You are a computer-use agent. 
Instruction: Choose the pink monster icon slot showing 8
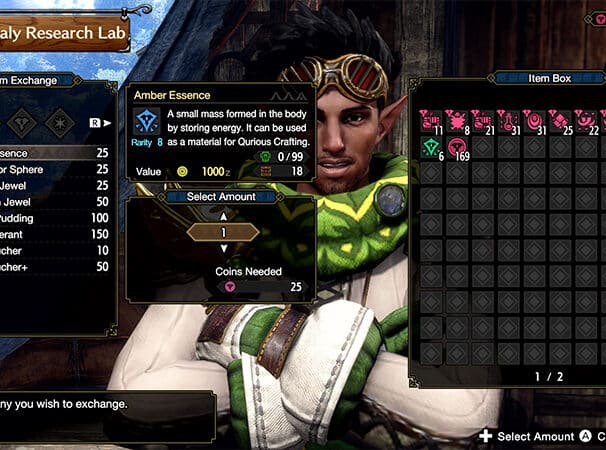click(458, 122)
